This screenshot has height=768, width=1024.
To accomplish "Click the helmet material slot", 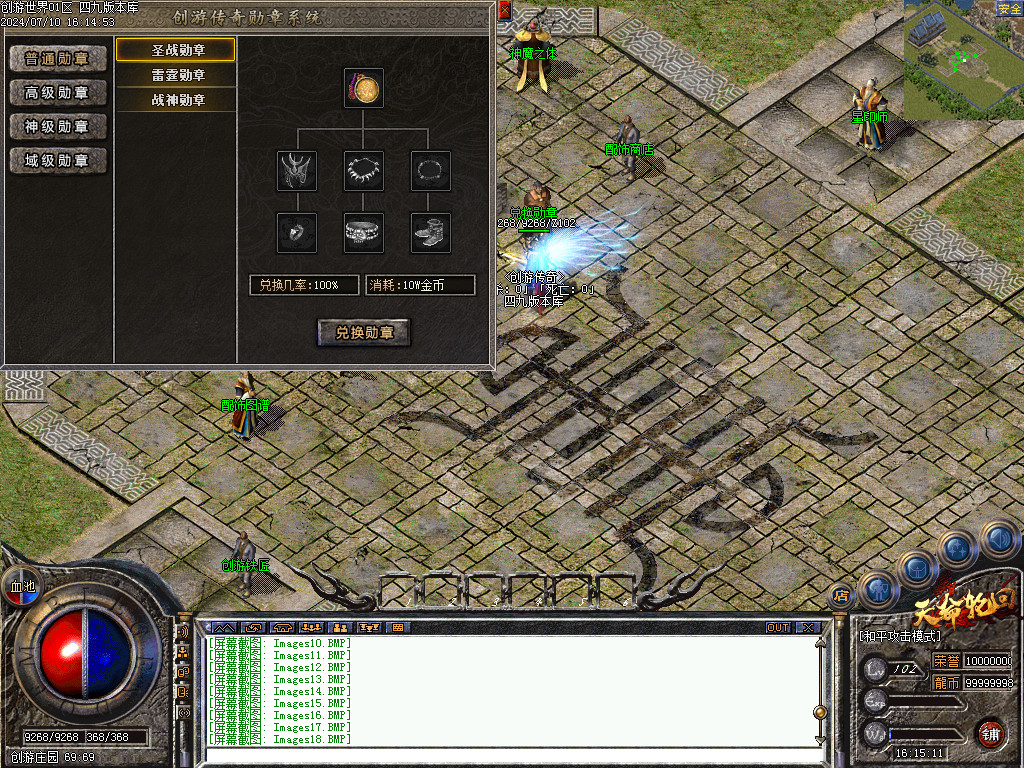I will click(297, 171).
